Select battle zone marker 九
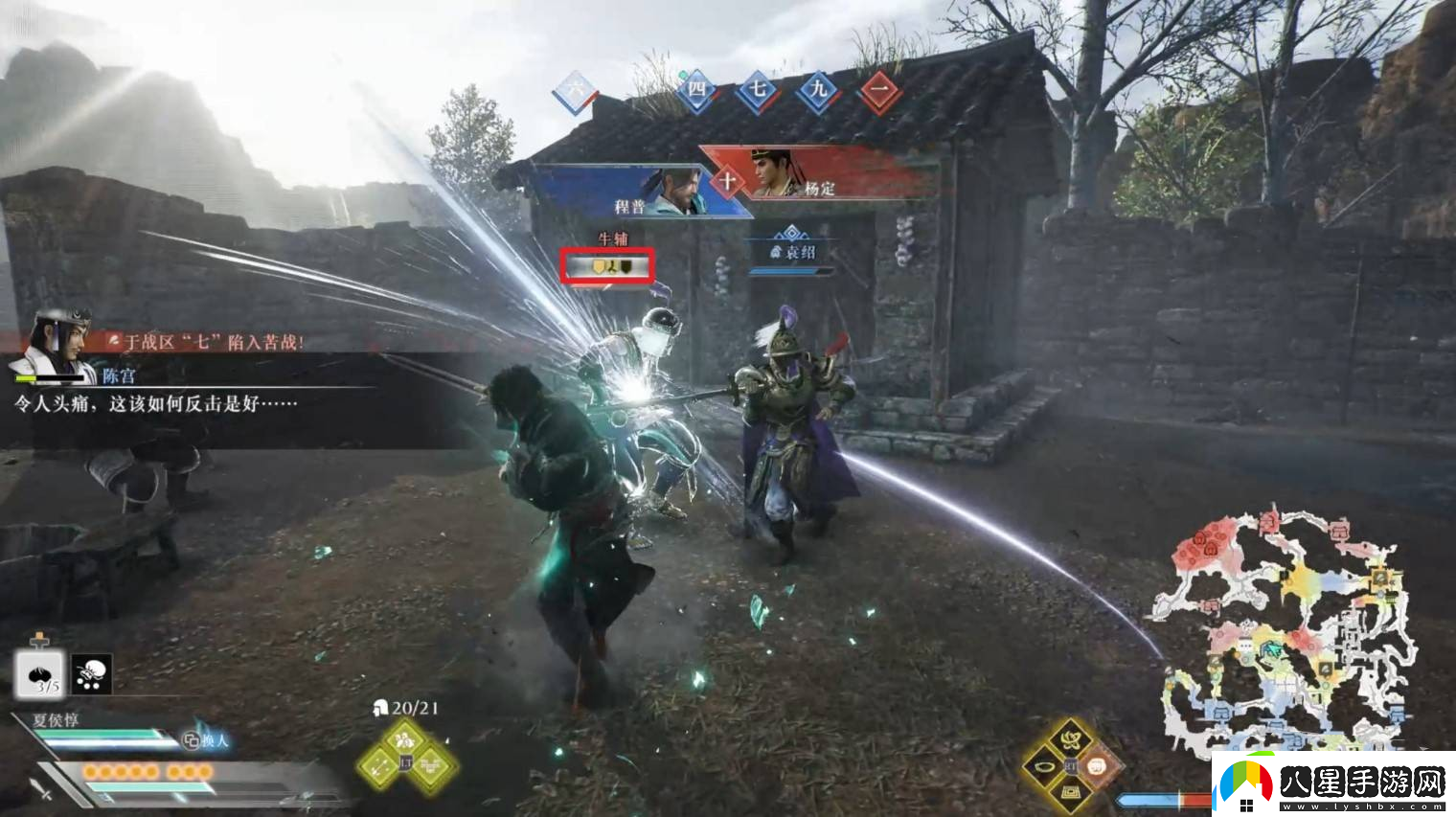This screenshot has height=817, width=1456. click(x=818, y=91)
